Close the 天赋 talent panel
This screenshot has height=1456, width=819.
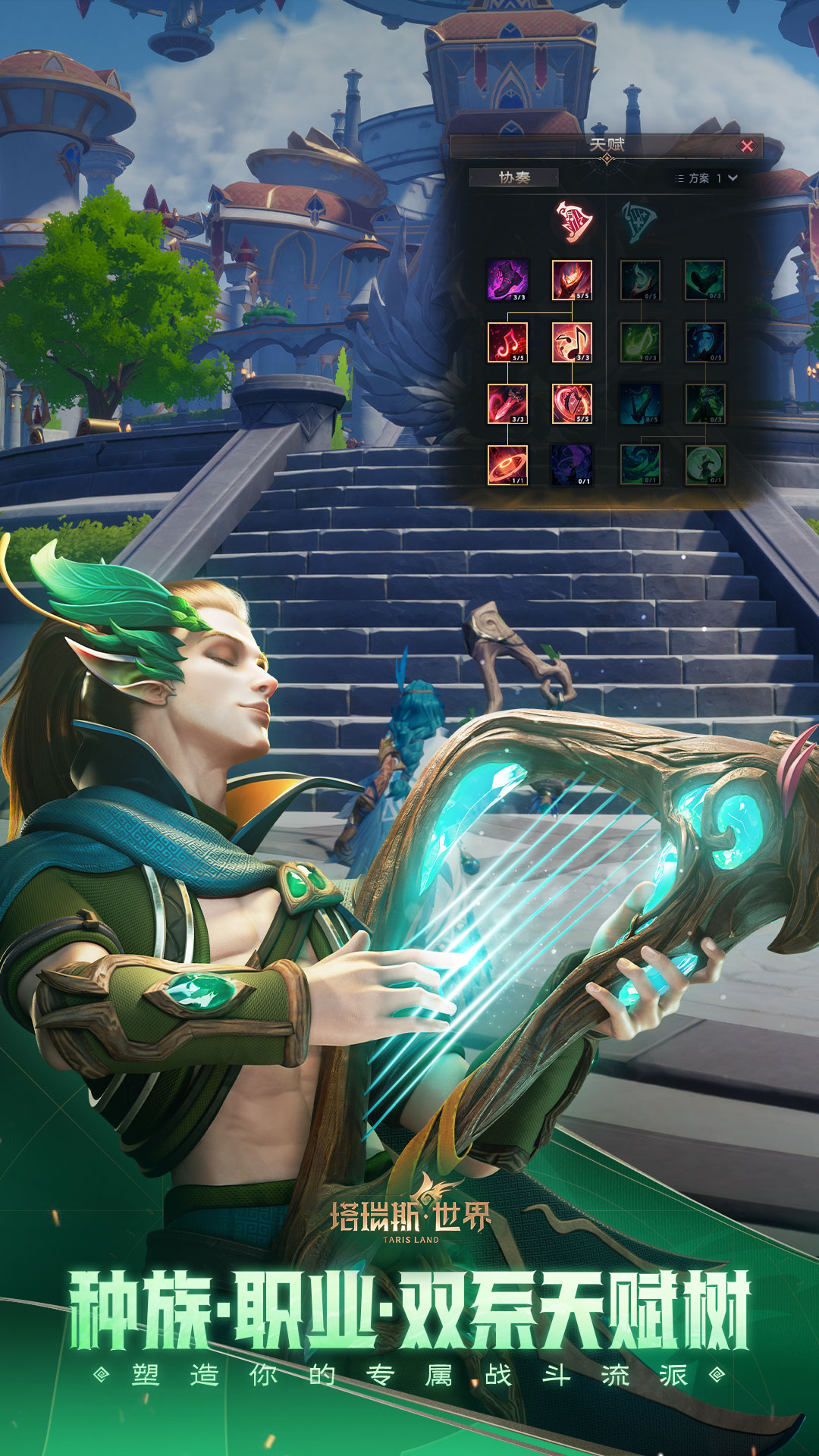click(747, 146)
